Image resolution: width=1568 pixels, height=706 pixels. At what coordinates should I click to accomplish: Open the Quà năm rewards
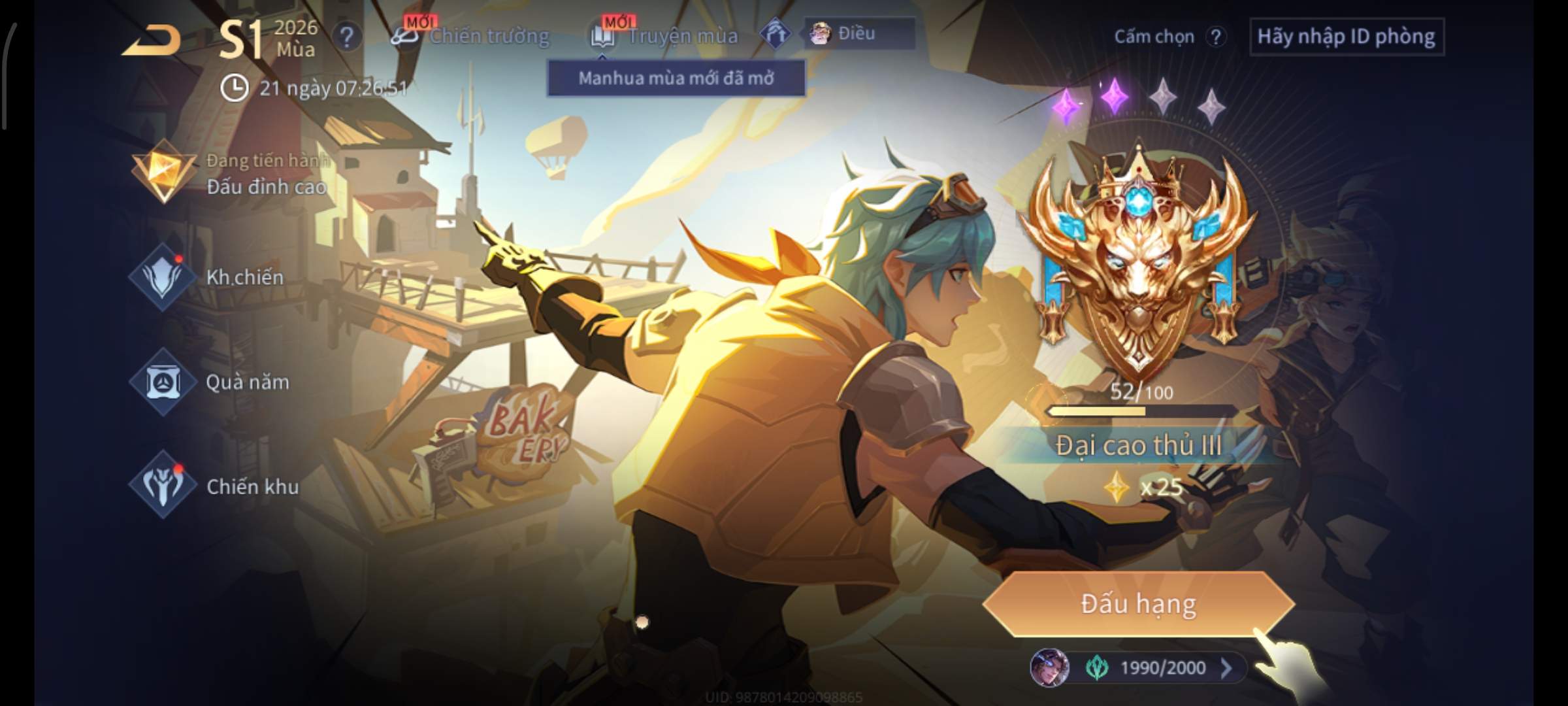point(210,382)
